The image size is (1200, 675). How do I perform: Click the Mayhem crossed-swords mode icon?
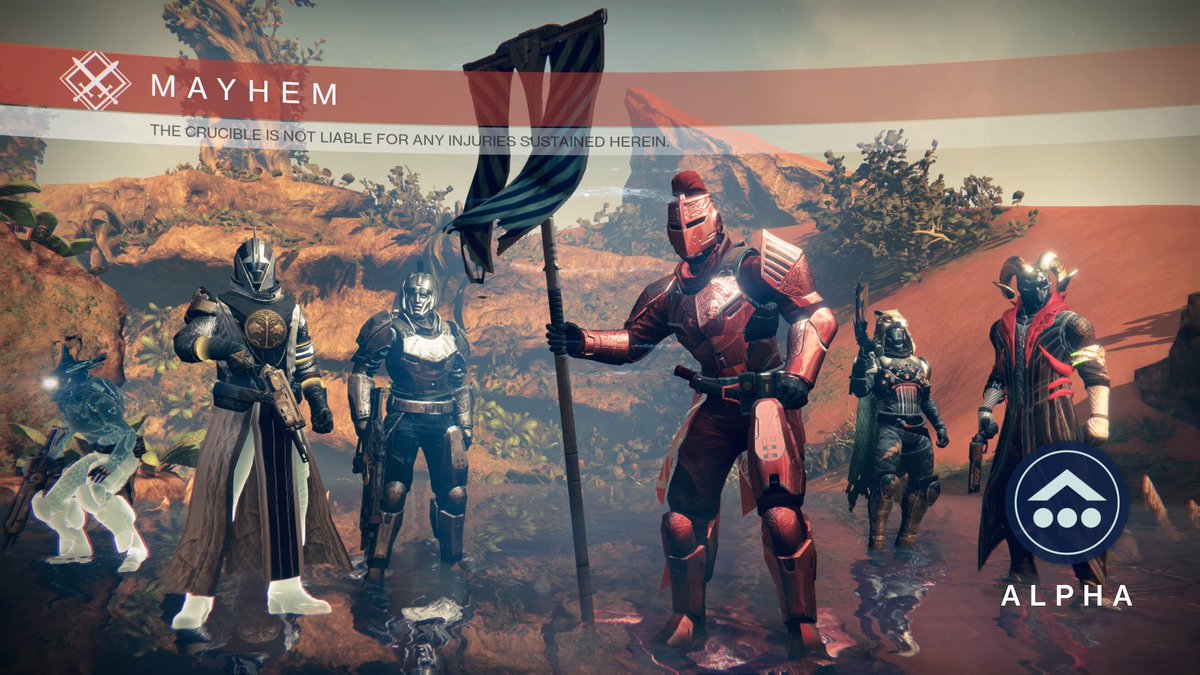[x=95, y=81]
